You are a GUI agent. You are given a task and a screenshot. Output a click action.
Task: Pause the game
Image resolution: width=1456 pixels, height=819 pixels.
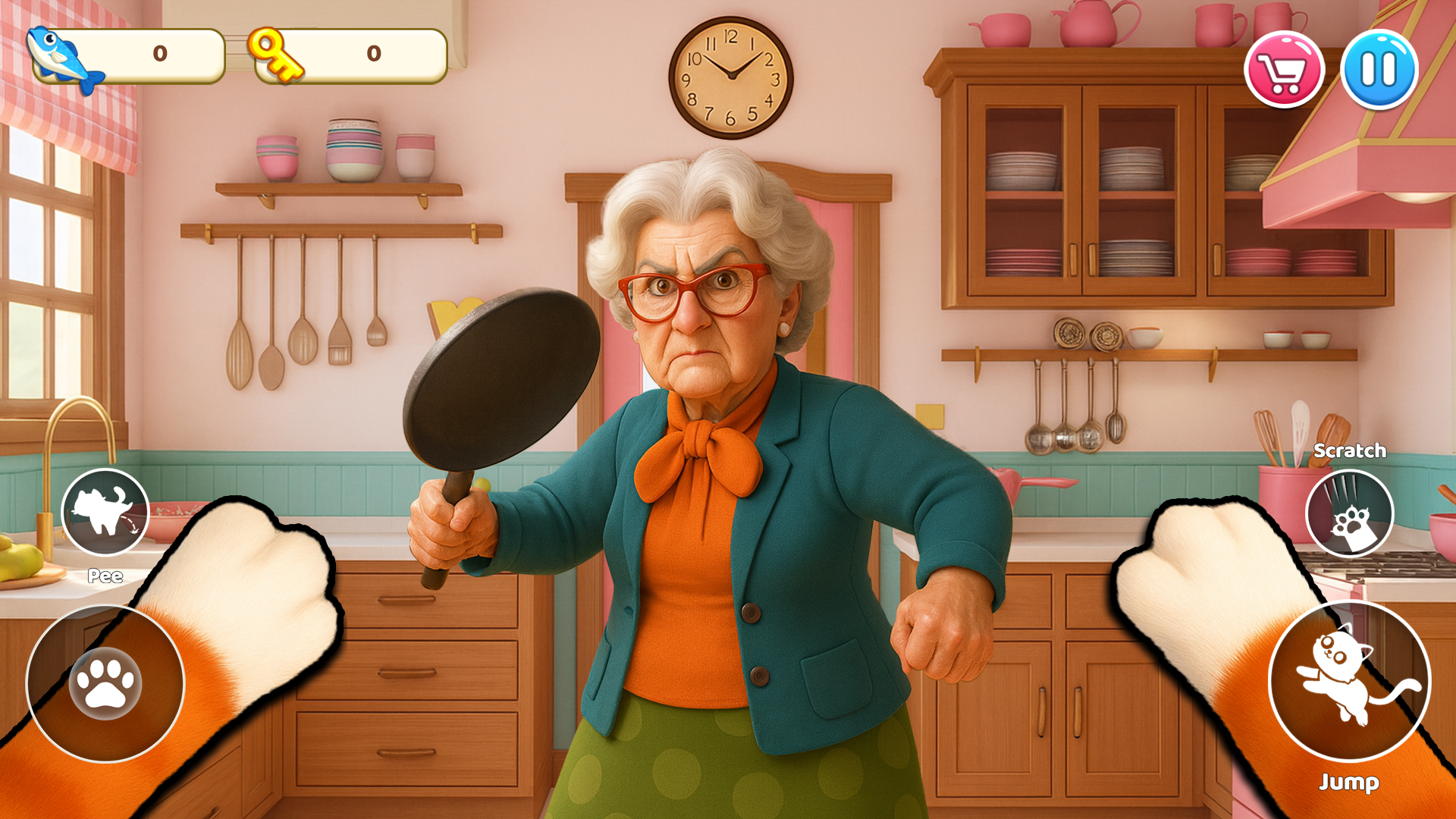tap(1380, 68)
